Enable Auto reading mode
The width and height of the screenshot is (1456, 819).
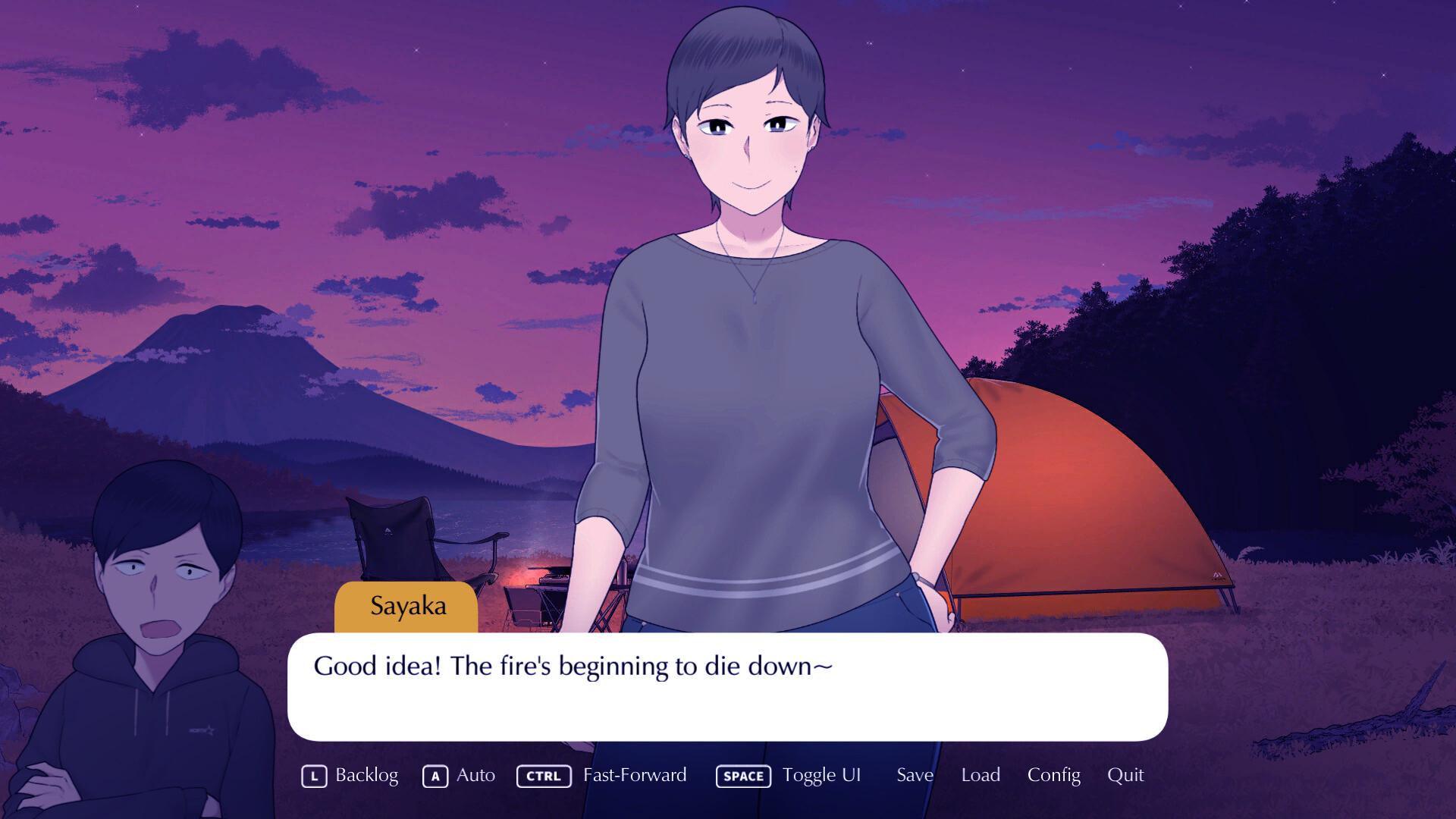coord(475,775)
